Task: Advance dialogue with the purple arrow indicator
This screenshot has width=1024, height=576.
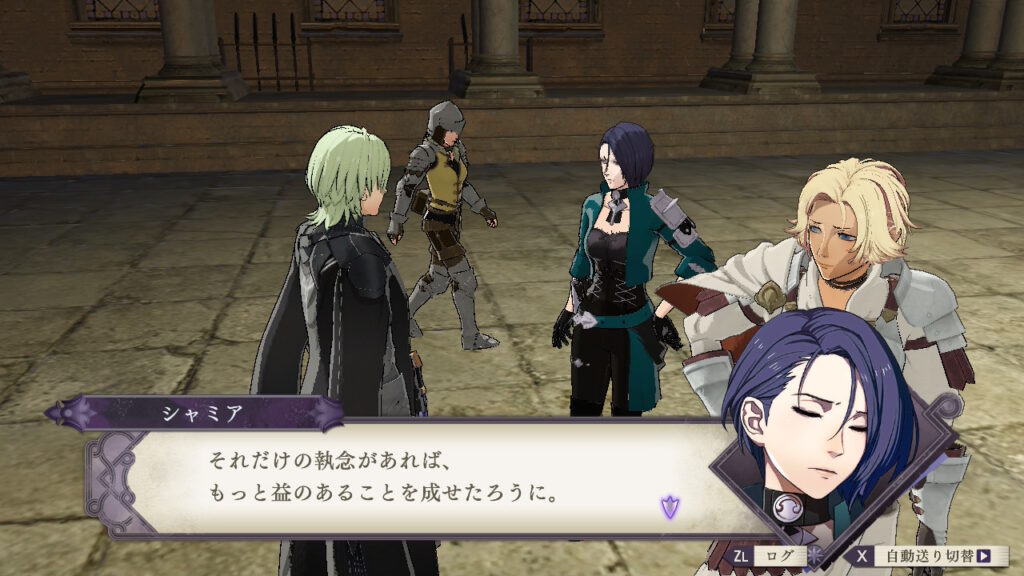Action: pyautogui.click(x=668, y=506)
